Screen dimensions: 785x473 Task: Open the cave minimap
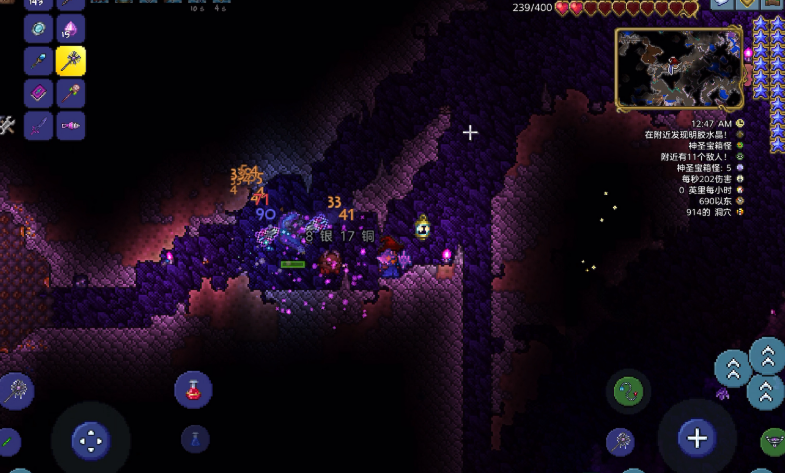click(680, 68)
